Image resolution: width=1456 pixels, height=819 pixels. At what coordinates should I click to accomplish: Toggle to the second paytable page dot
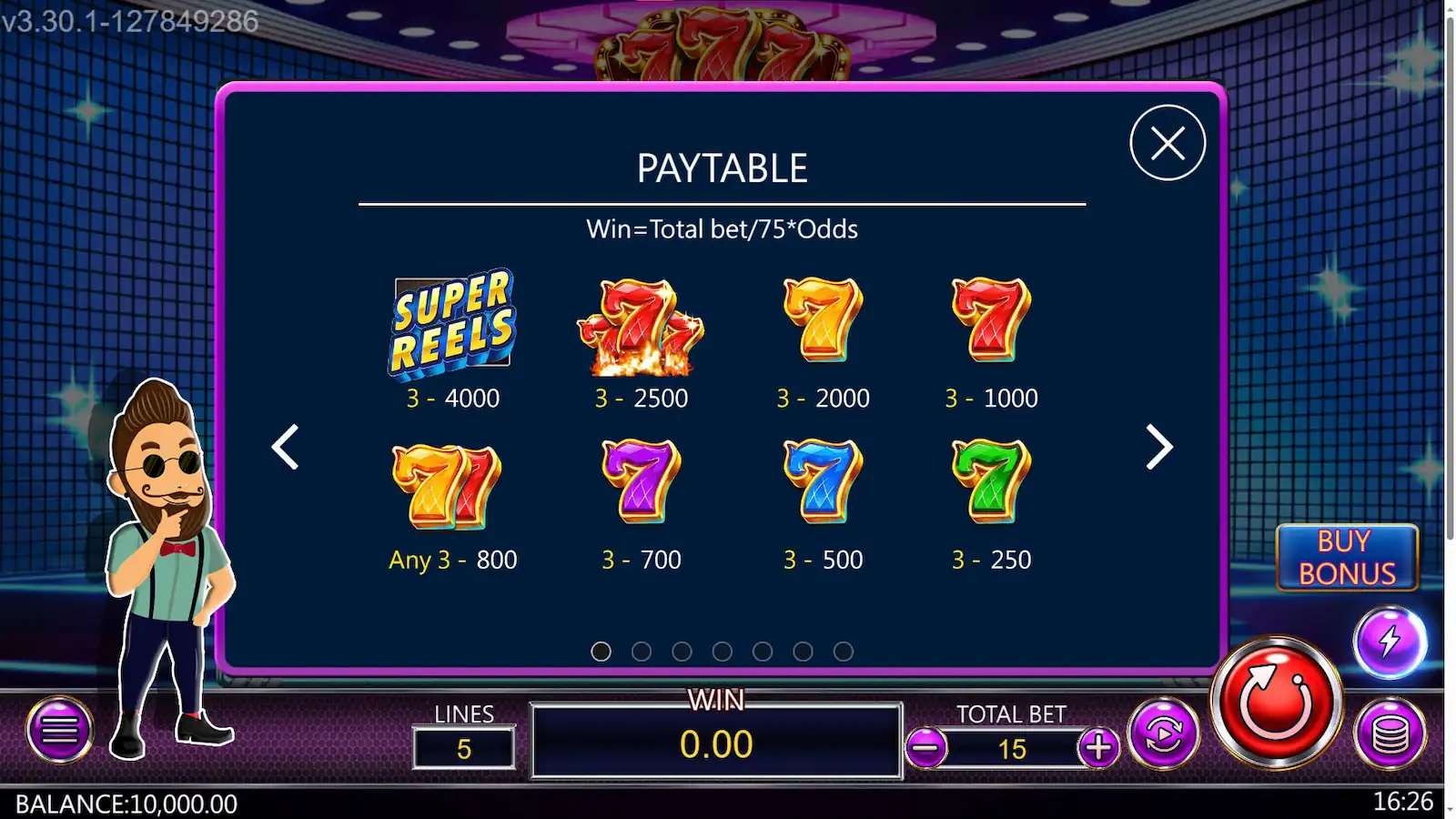point(642,652)
